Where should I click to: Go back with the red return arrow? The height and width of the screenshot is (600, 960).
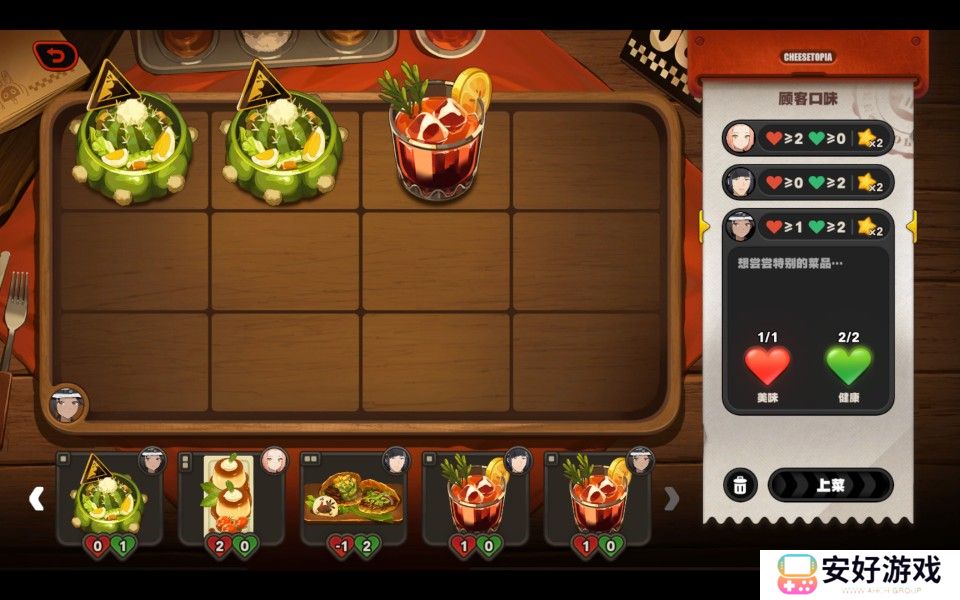tap(55, 56)
